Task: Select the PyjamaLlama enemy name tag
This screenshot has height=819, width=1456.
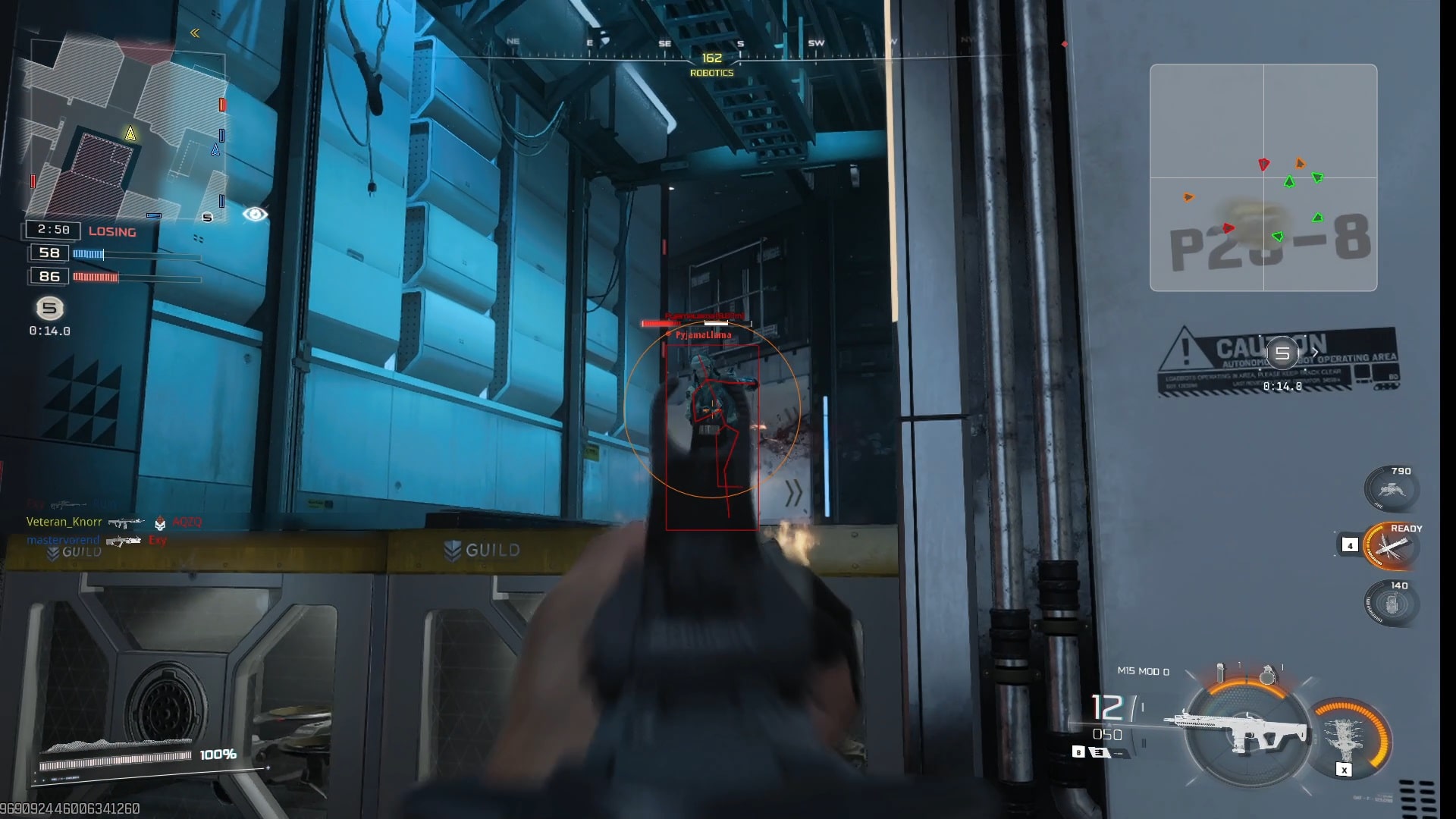Action: click(x=704, y=334)
